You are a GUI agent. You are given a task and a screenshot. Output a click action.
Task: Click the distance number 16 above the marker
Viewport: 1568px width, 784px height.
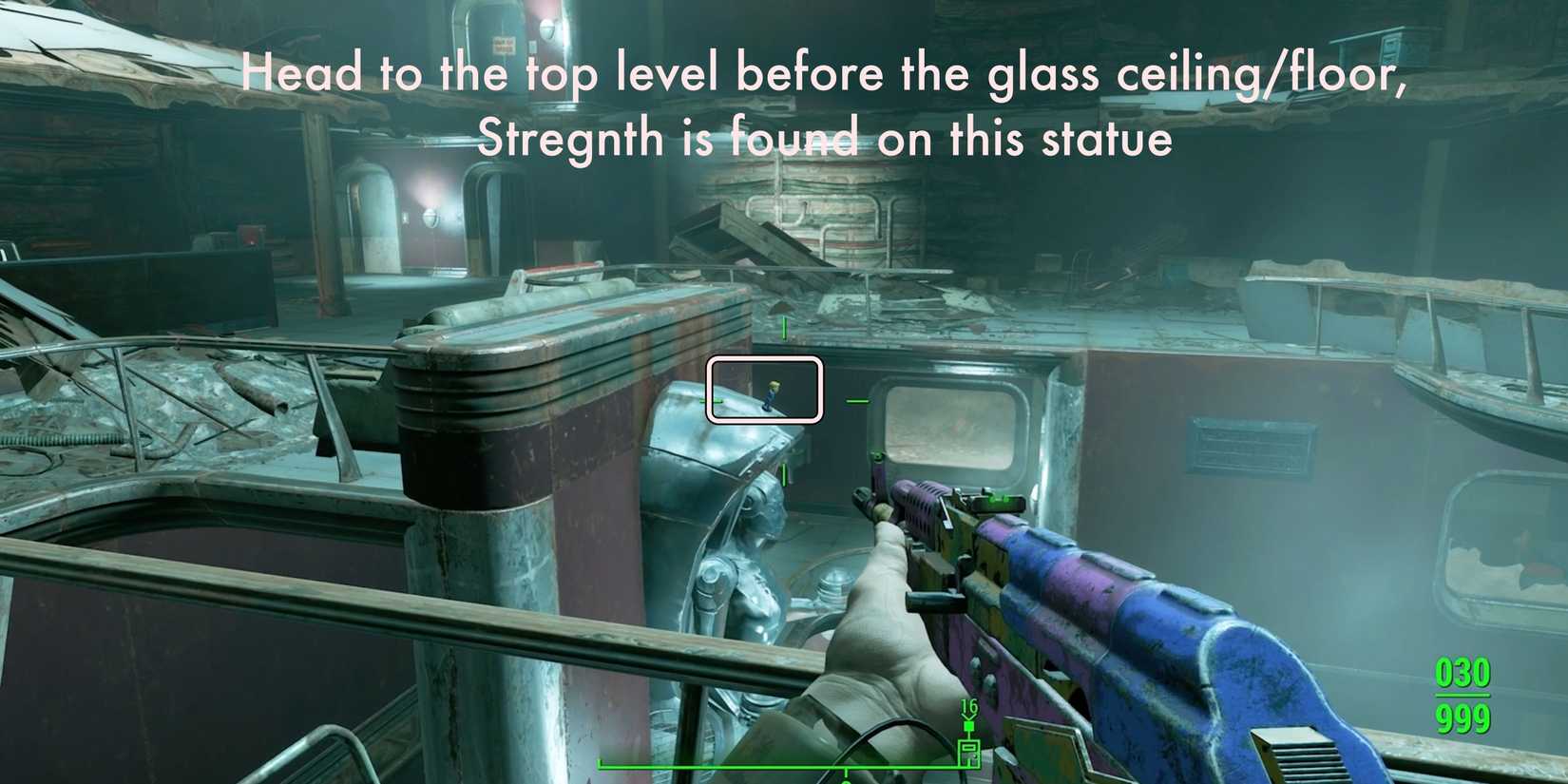[968, 705]
